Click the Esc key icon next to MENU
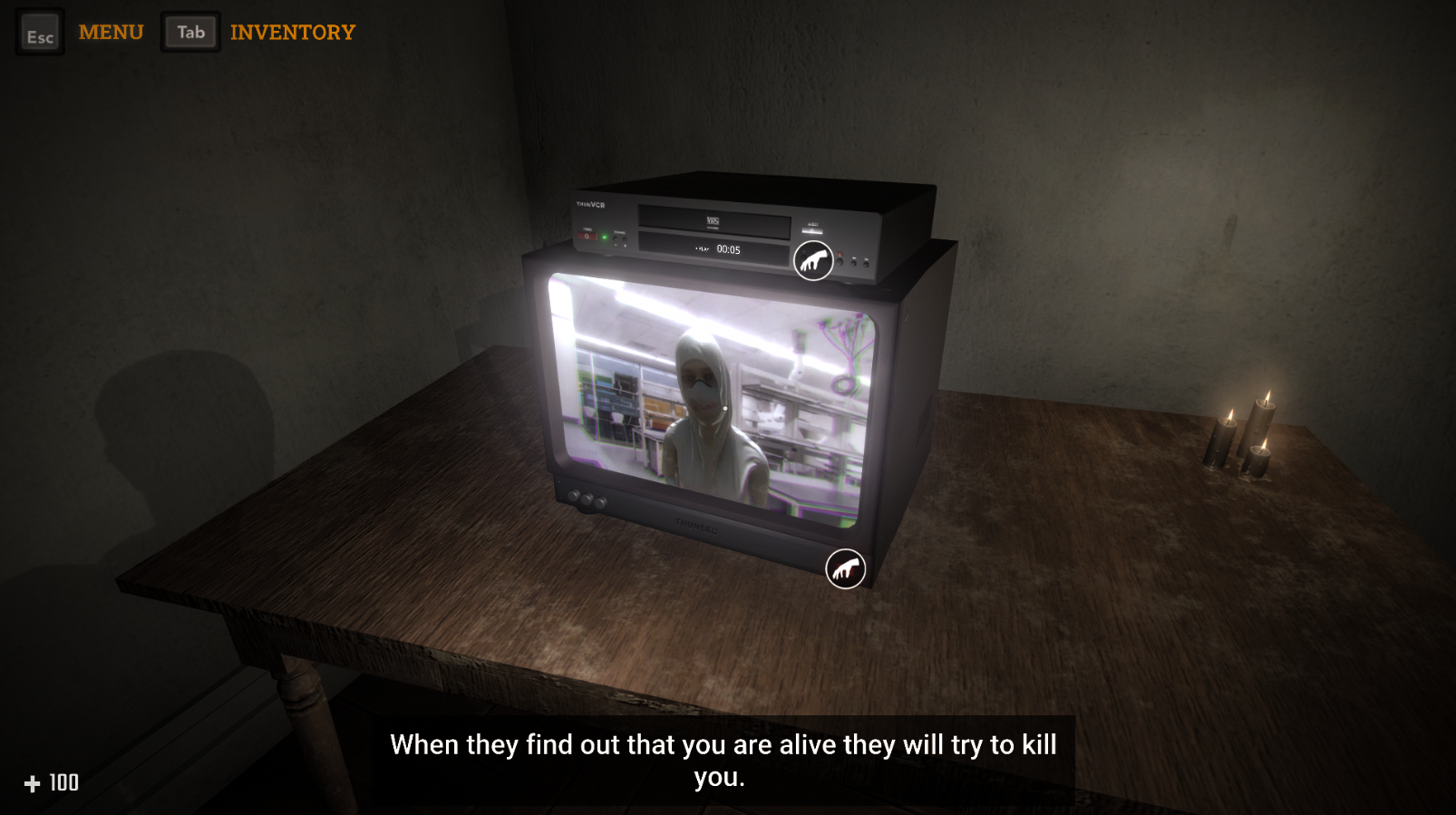Viewport: 1456px width, 815px height. 40,34
